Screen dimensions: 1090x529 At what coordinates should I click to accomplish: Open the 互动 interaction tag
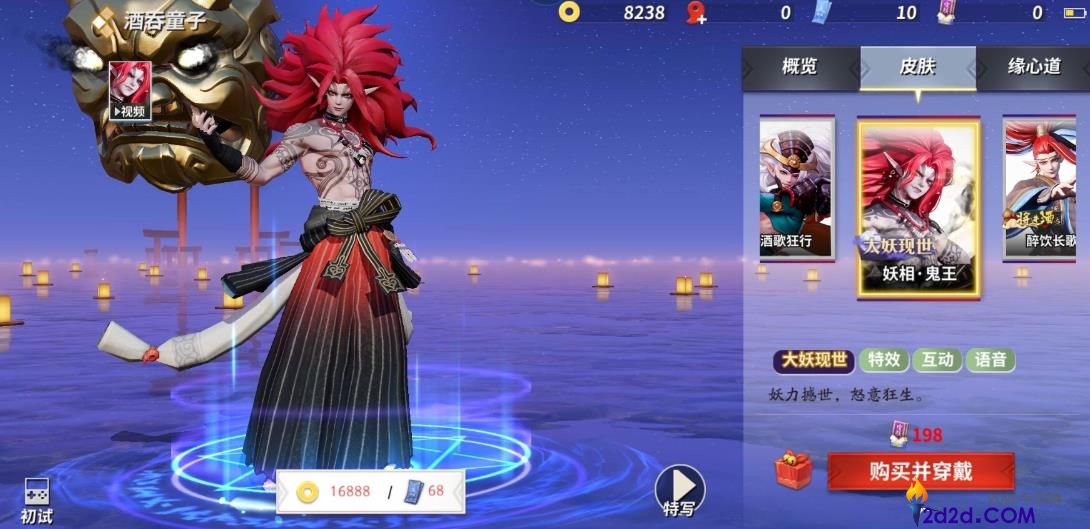(x=937, y=360)
